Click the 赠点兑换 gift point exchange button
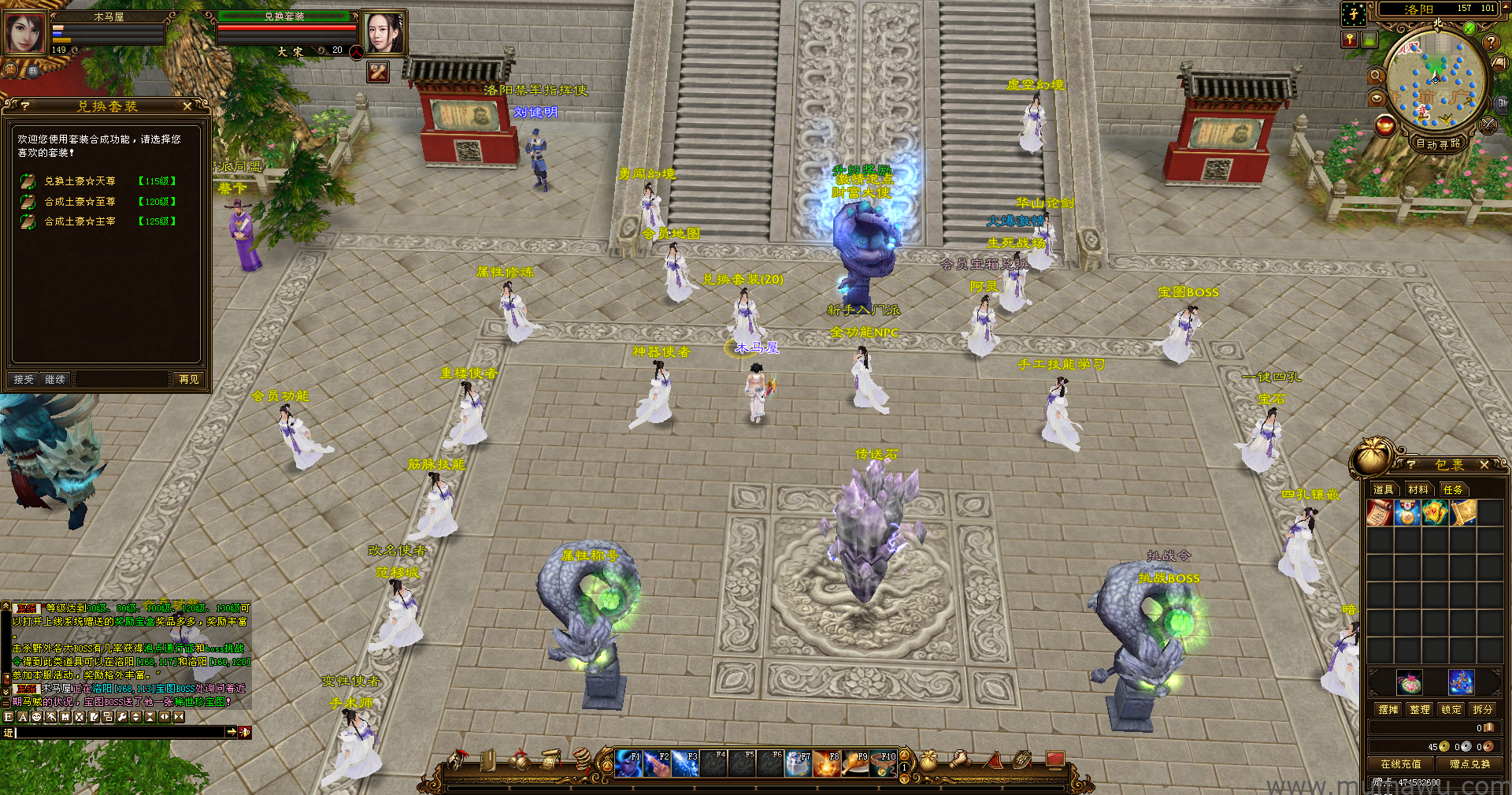Image resolution: width=1512 pixels, height=795 pixels. pyautogui.click(x=1469, y=763)
